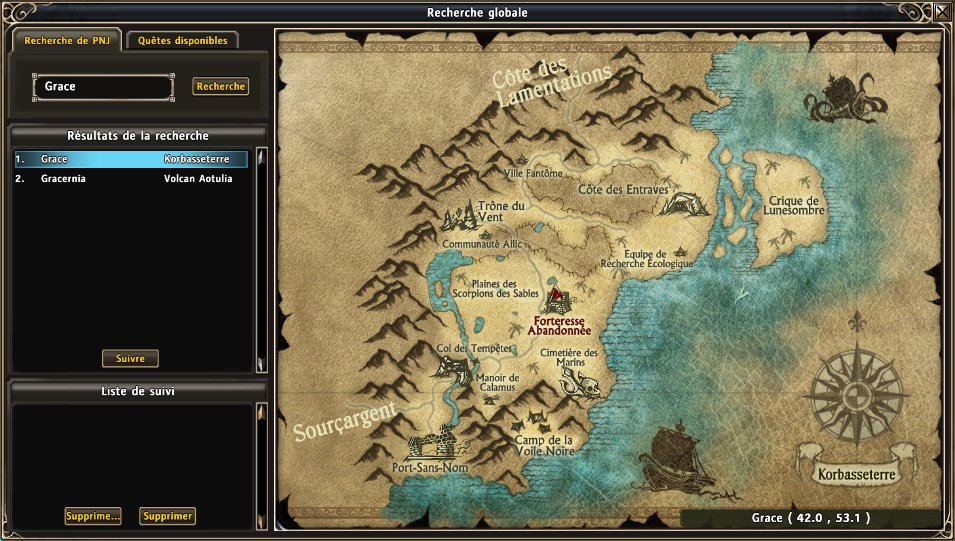Click the Supprimer button
This screenshot has height=541, width=955.
167,516
